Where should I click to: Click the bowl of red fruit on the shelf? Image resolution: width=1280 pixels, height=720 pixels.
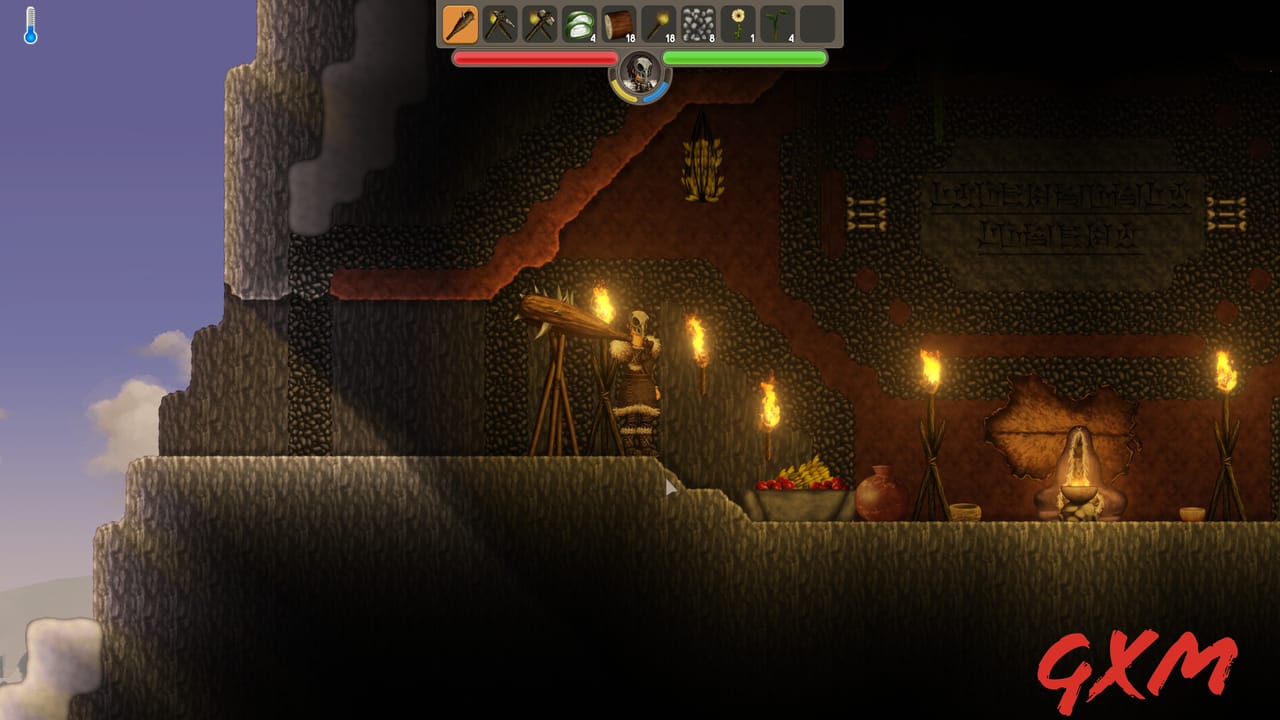tap(793, 483)
